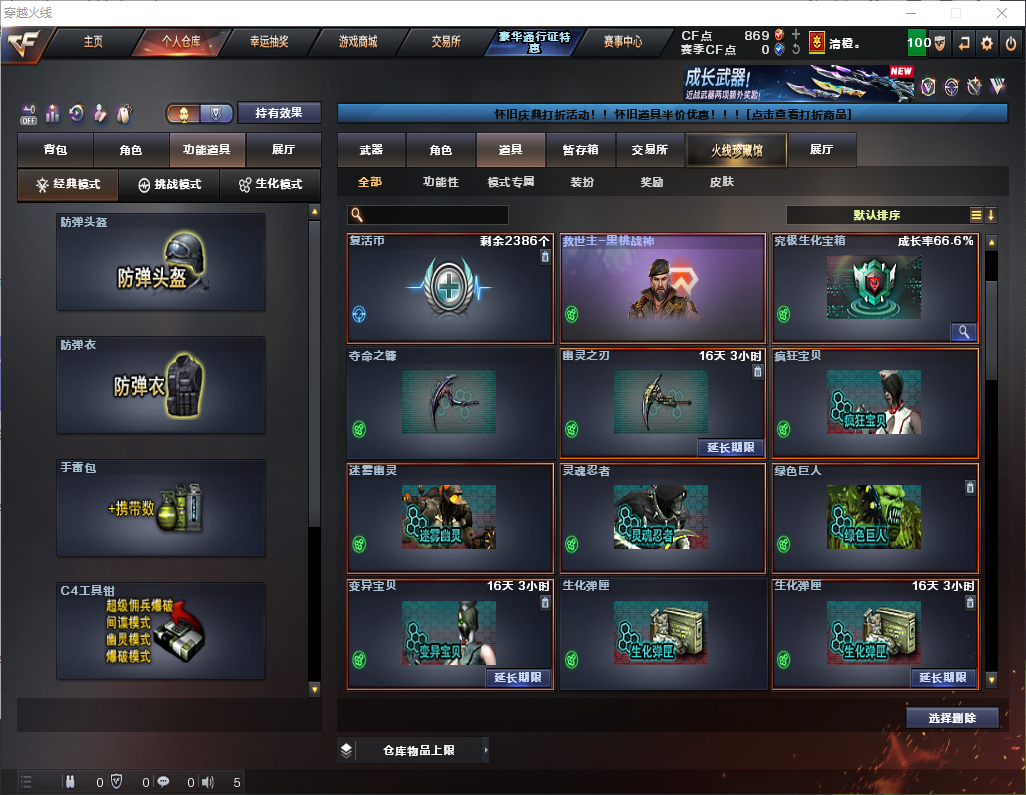This screenshot has height=795, width=1026.
Task: Go to the 幸运抽奖 lucky draw
Action: tap(269, 42)
